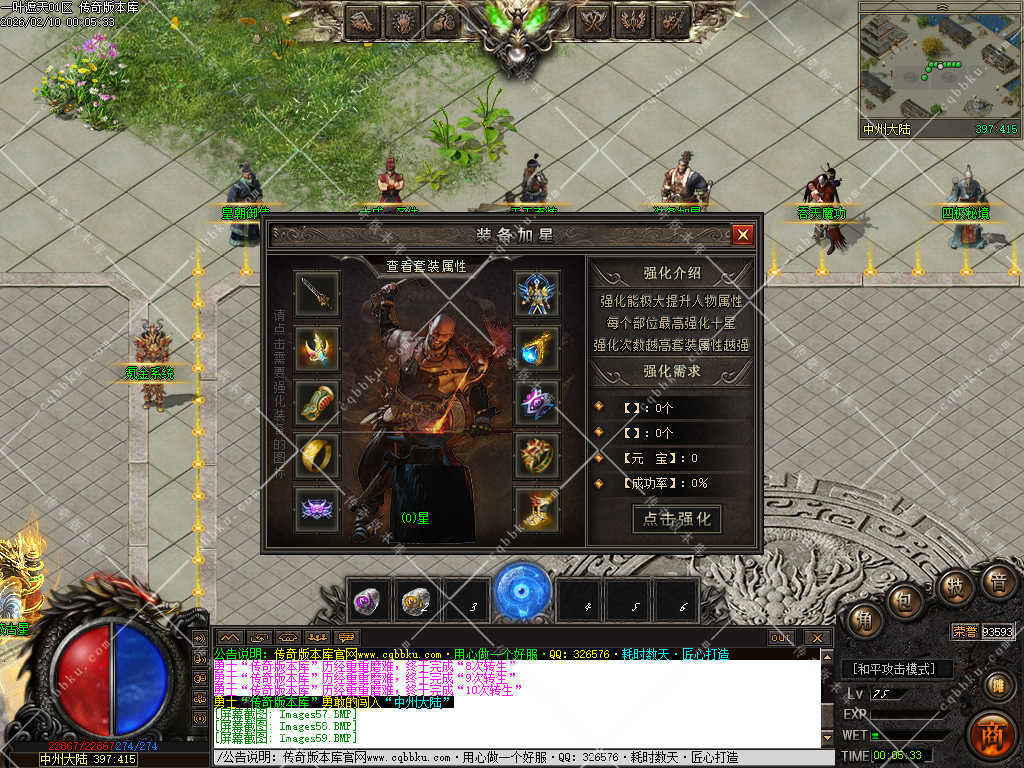Close the 装备加星 window

(x=742, y=235)
